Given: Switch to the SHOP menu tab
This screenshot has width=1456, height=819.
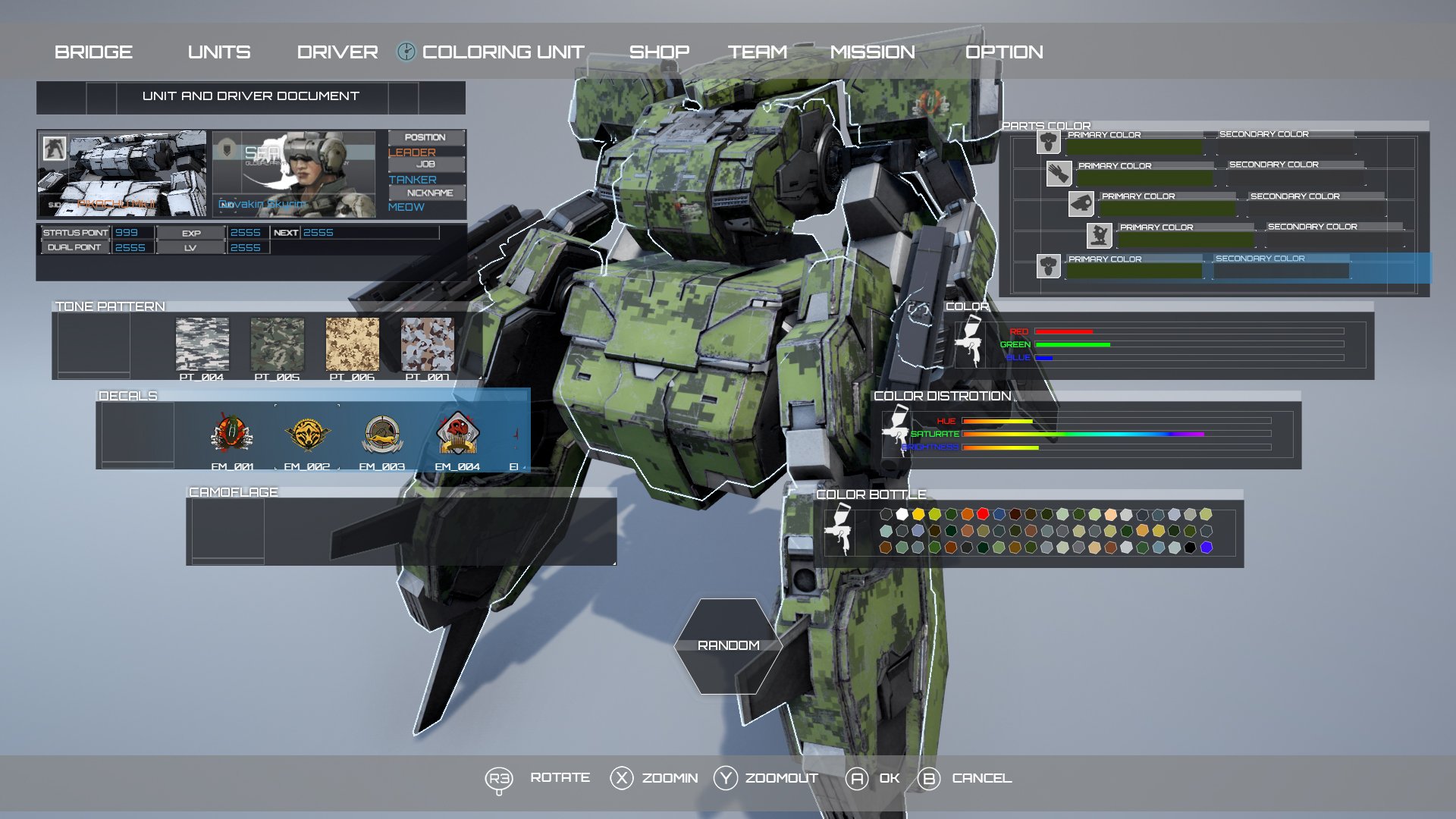Looking at the screenshot, I should click(659, 52).
